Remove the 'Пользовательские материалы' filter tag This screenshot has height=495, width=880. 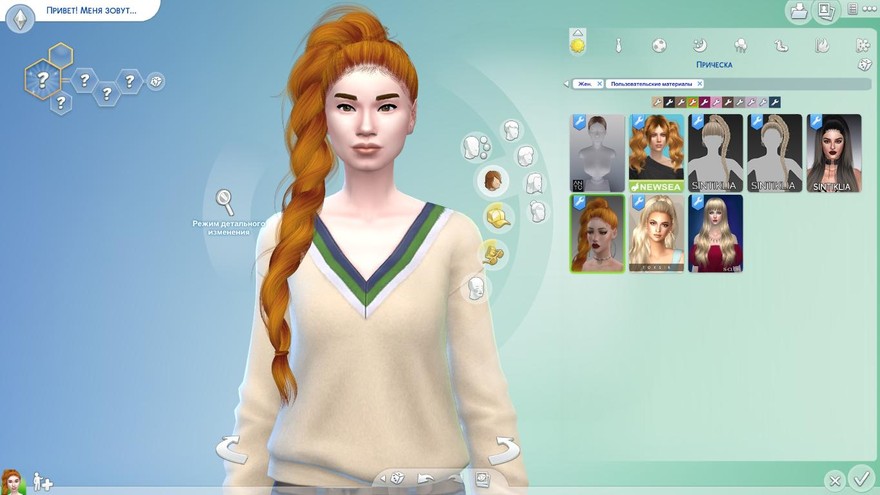pyautogui.click(x=699, y=84)
